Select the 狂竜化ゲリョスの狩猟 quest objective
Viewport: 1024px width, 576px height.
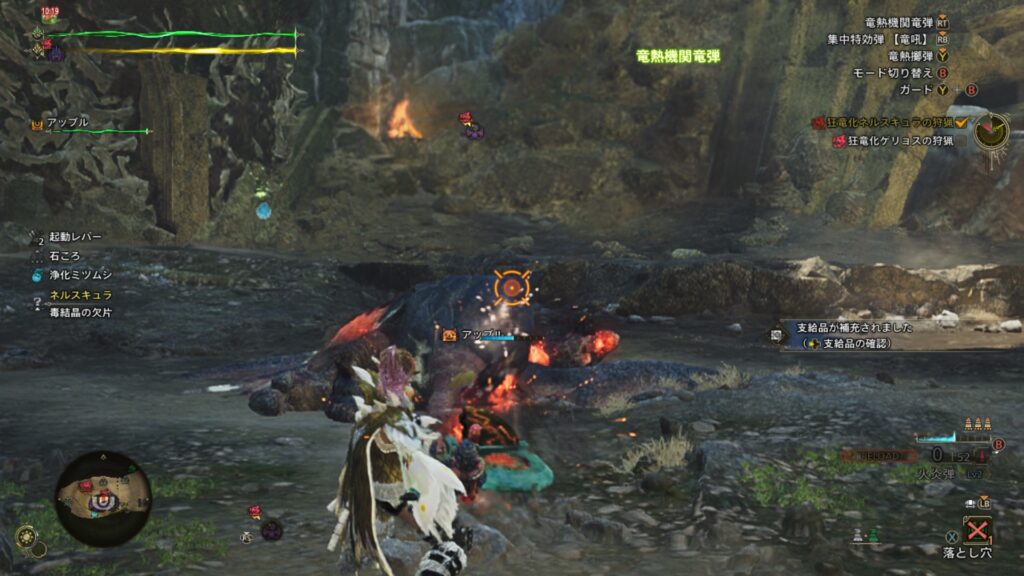pos(899,141)
